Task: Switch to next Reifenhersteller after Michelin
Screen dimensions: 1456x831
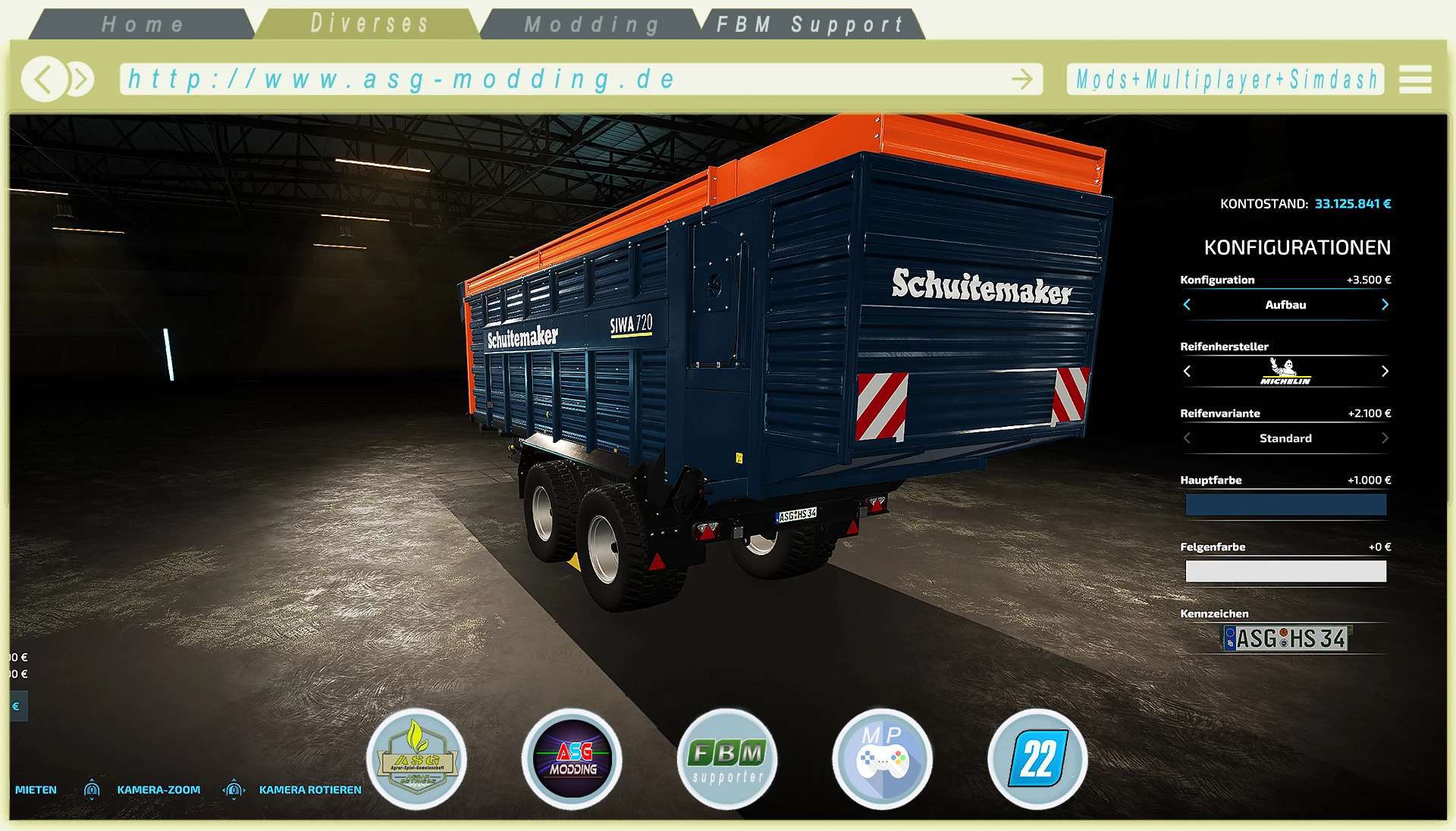Action: [x=1385, y=372]
